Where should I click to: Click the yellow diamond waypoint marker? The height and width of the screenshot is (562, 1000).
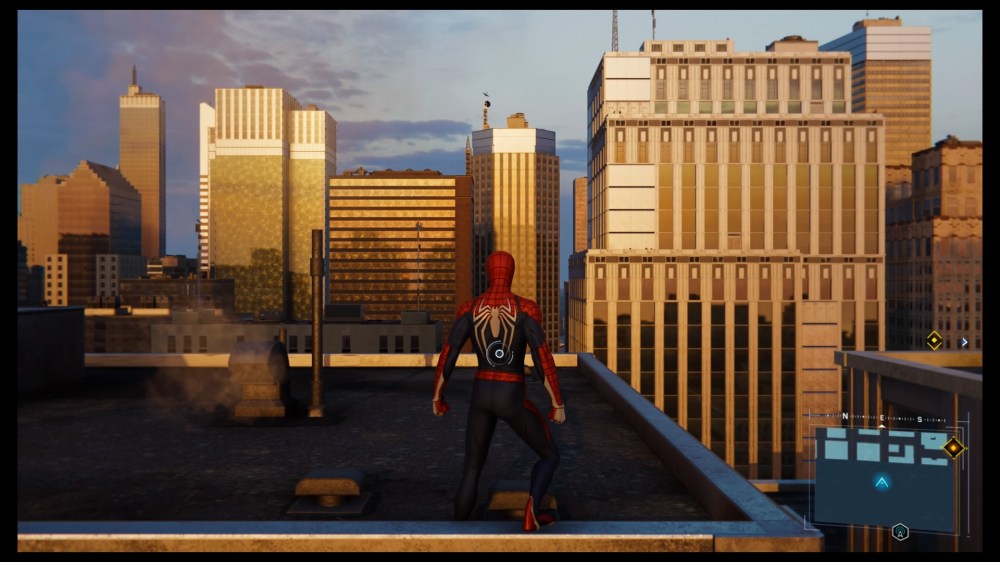click(x=934, y=340)
